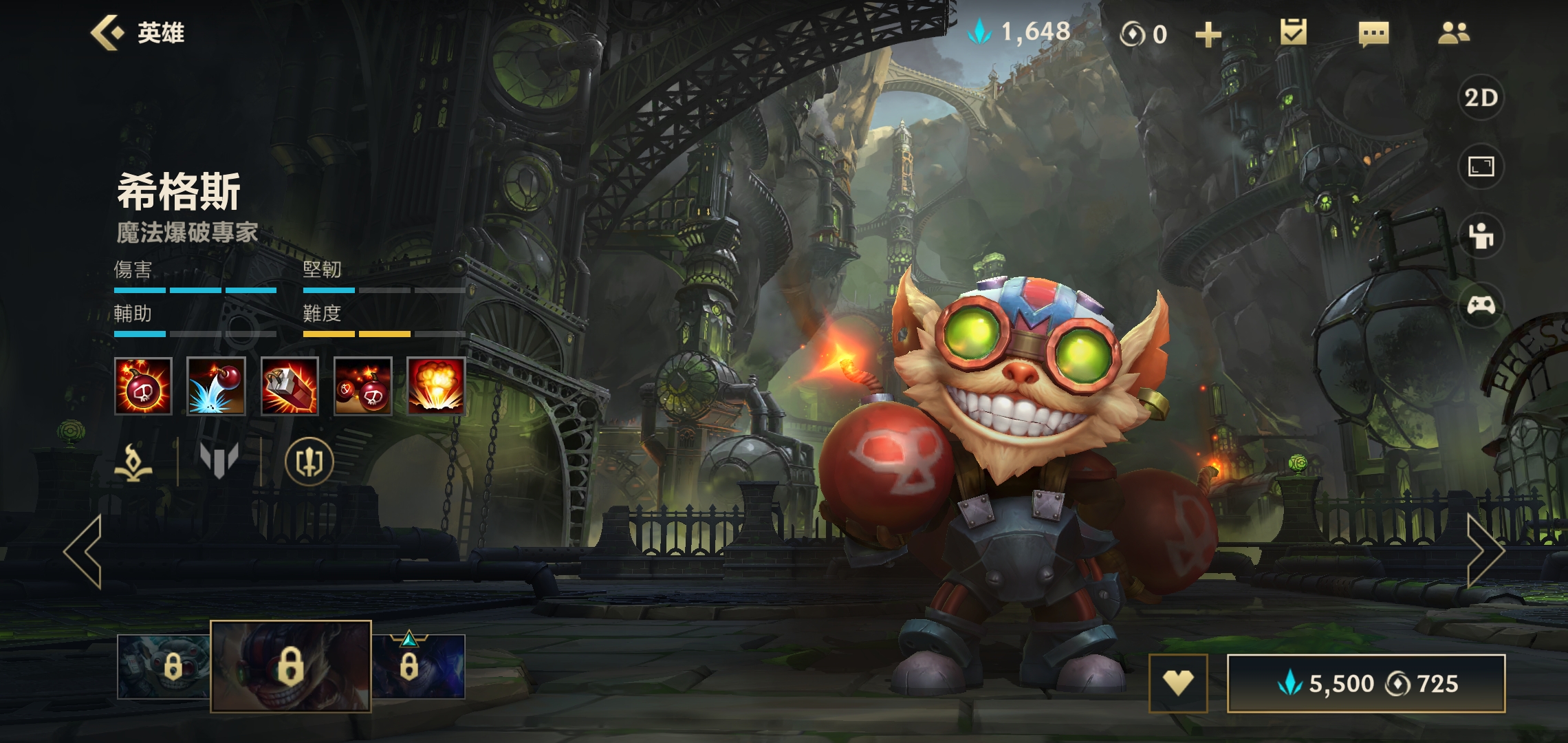The height and width of the screenshot is (743, 1568).
Task: Show the next champion with right arrow
Action: [1485, 551]
